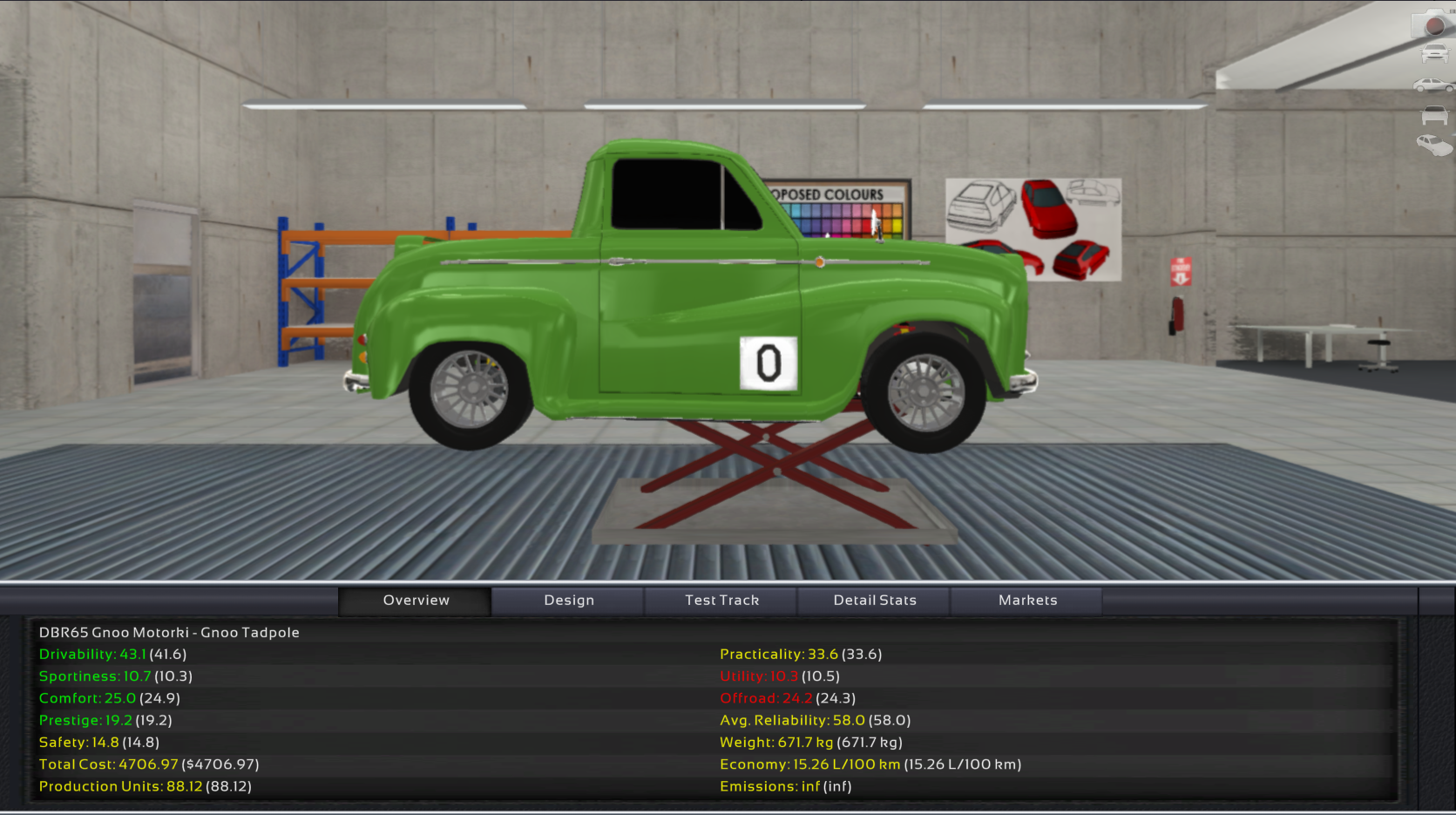Select the Test Track tab

[x=721, y=601]
